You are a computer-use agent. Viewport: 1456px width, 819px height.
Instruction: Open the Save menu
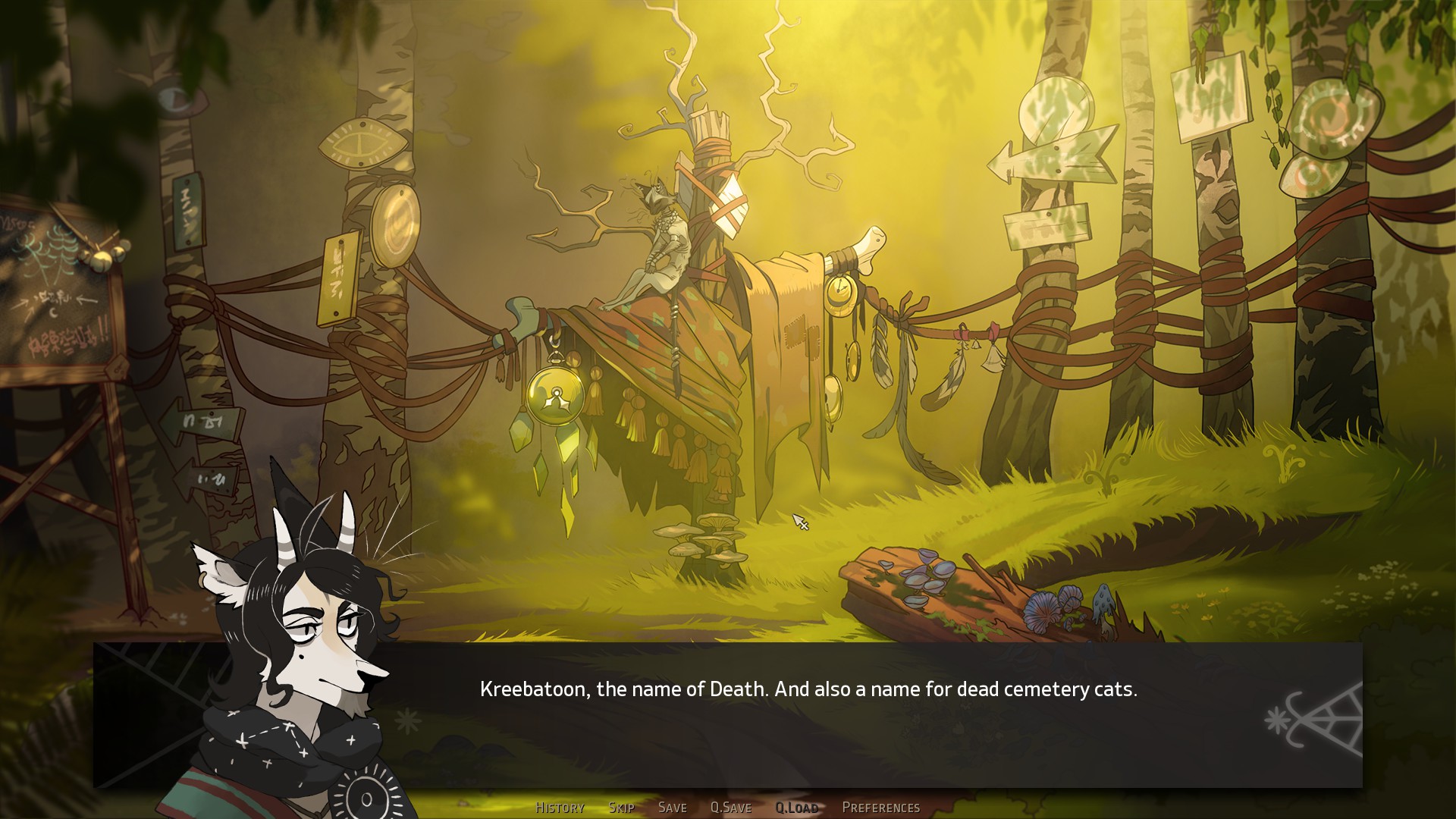tap(672, 808)
